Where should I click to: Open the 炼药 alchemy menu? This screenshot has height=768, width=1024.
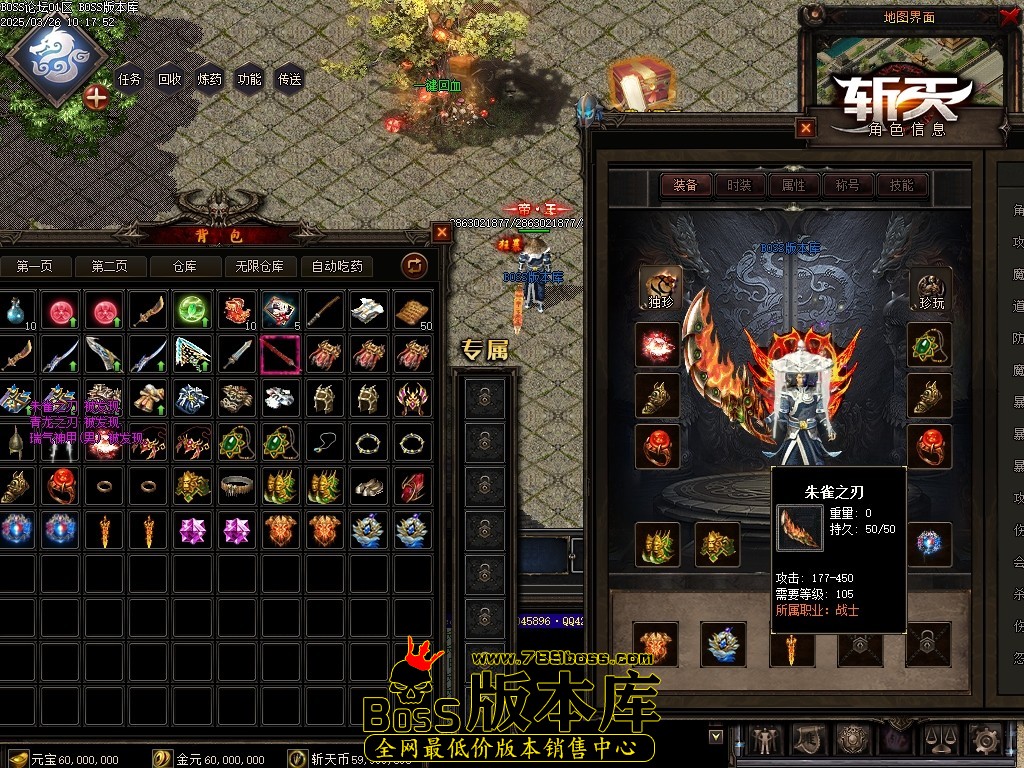tap(210, 79)
